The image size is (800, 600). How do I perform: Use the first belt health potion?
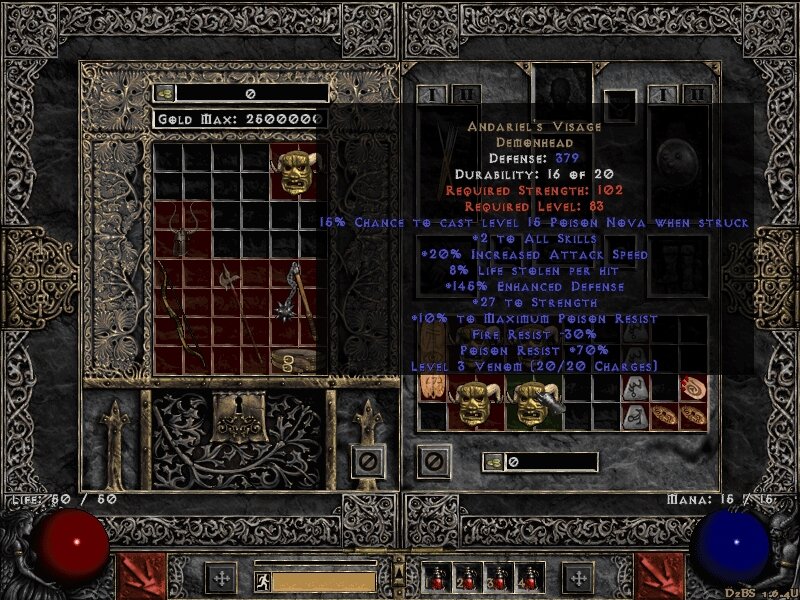pos(437,578)
